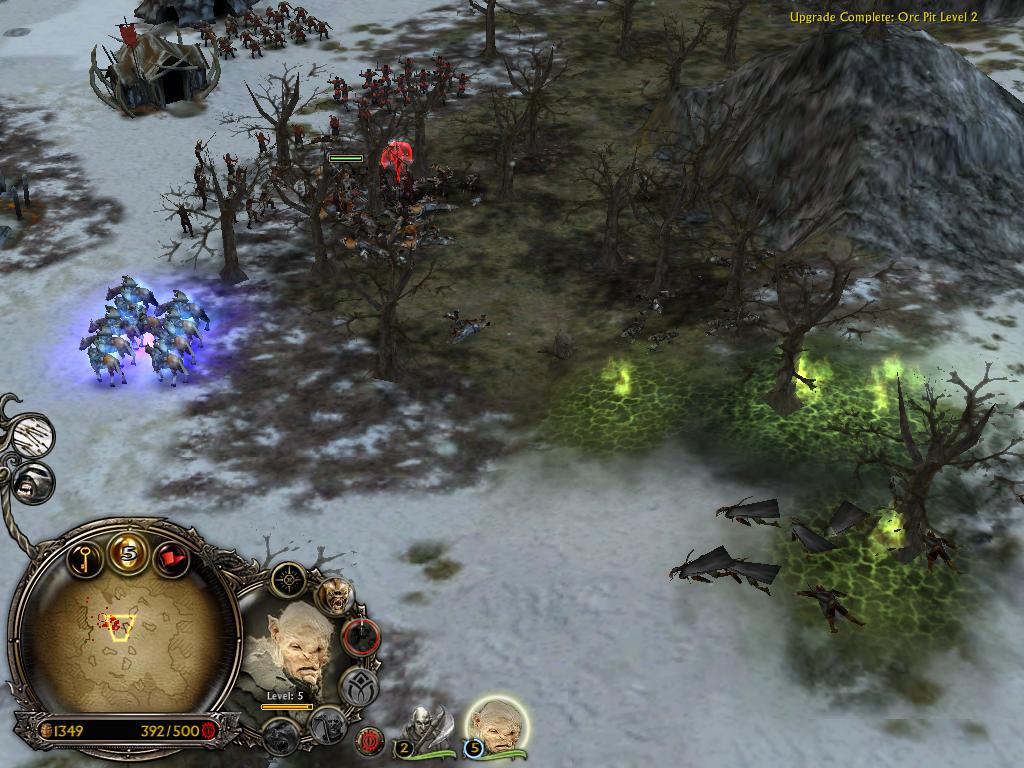The height and width of the screenshot is (768, 1024).
Task: Click the dark beast ability icon below the portrait
Action: tap(282, 736)
